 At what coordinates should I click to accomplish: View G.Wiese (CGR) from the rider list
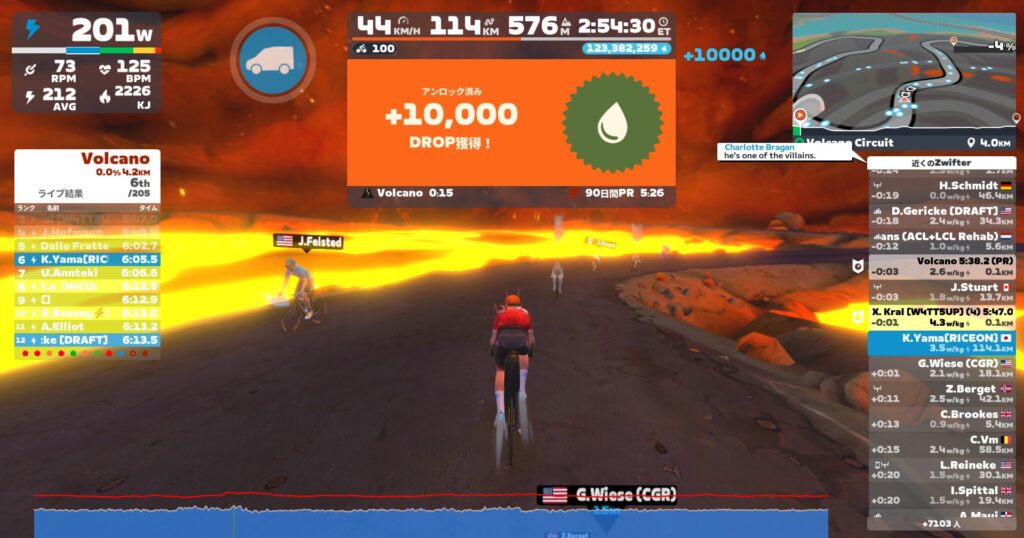(x=940, y=368)
